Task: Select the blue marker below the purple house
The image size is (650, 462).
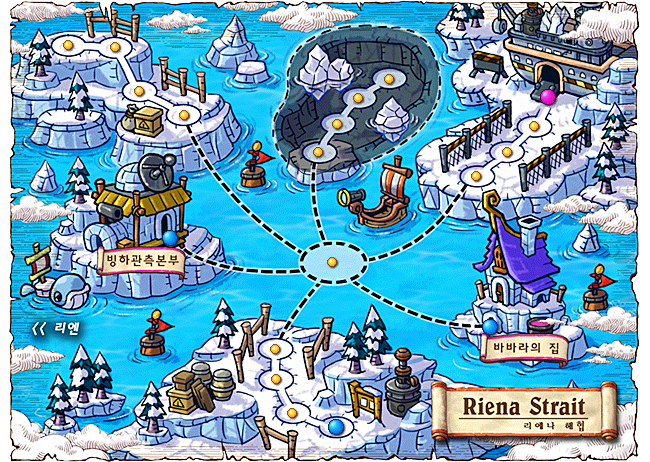Action: tap(489, 326)
